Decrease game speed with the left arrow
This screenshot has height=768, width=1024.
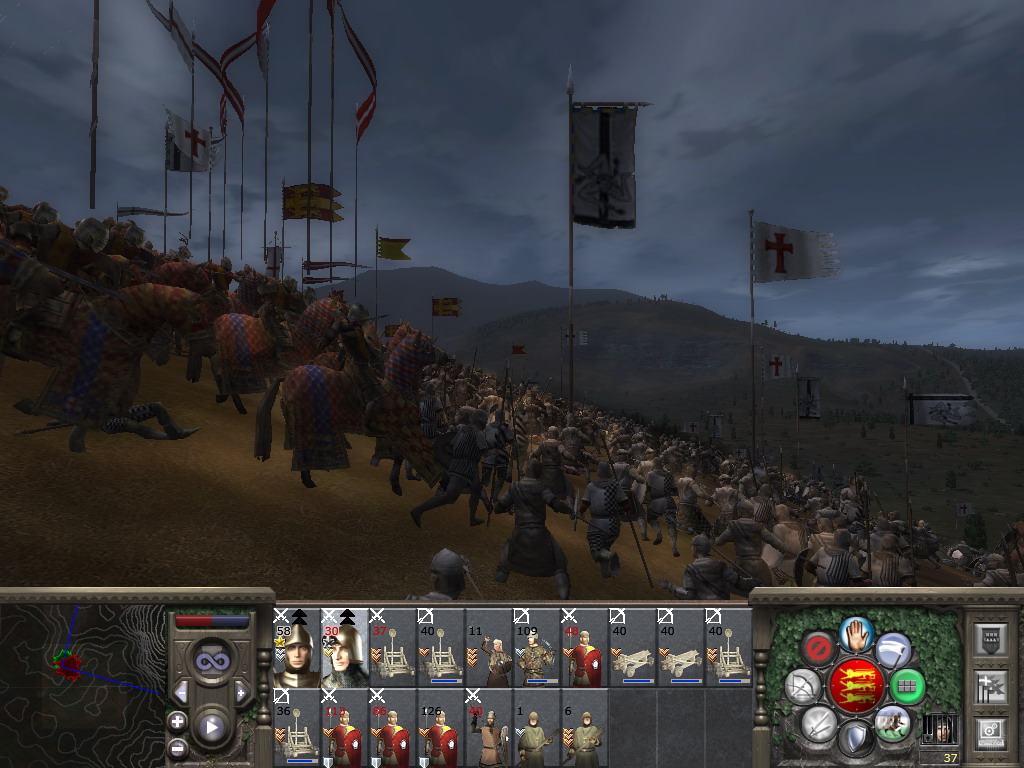coord(181,692)
